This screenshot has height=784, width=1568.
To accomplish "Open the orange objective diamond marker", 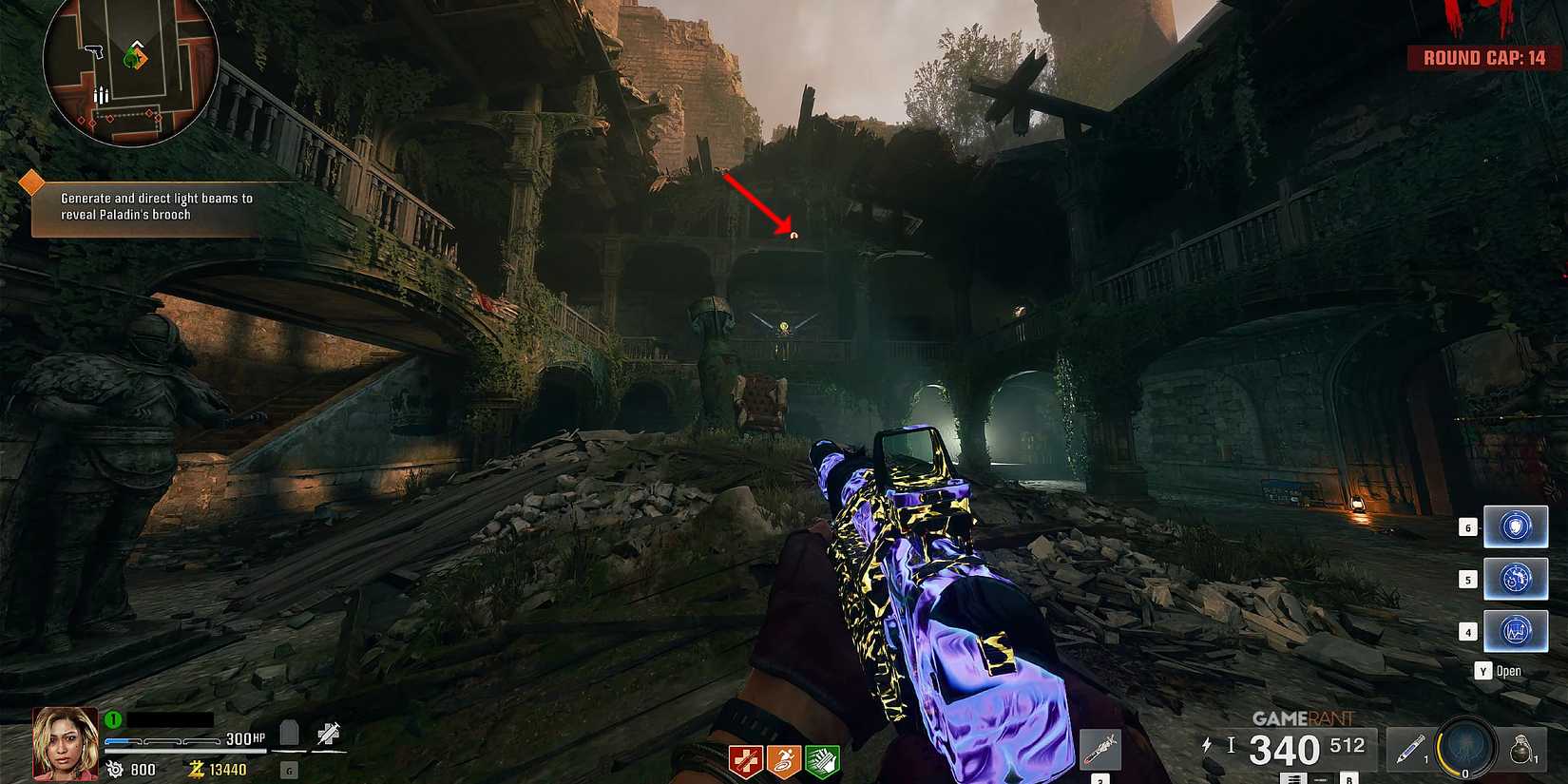I will pyautogui.click(x=31, y=179).
